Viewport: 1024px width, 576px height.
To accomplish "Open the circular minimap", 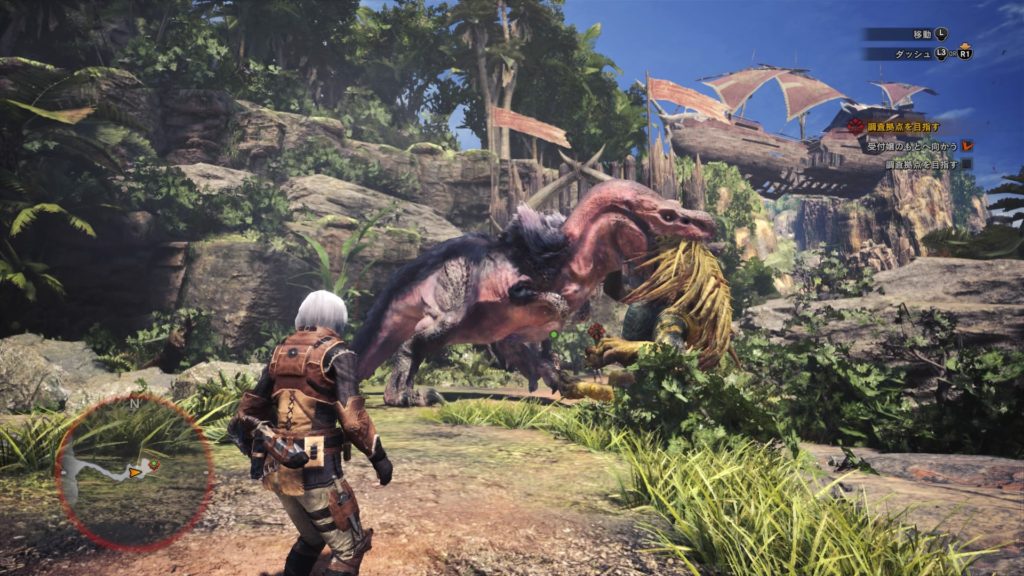I will coord(135,472).
